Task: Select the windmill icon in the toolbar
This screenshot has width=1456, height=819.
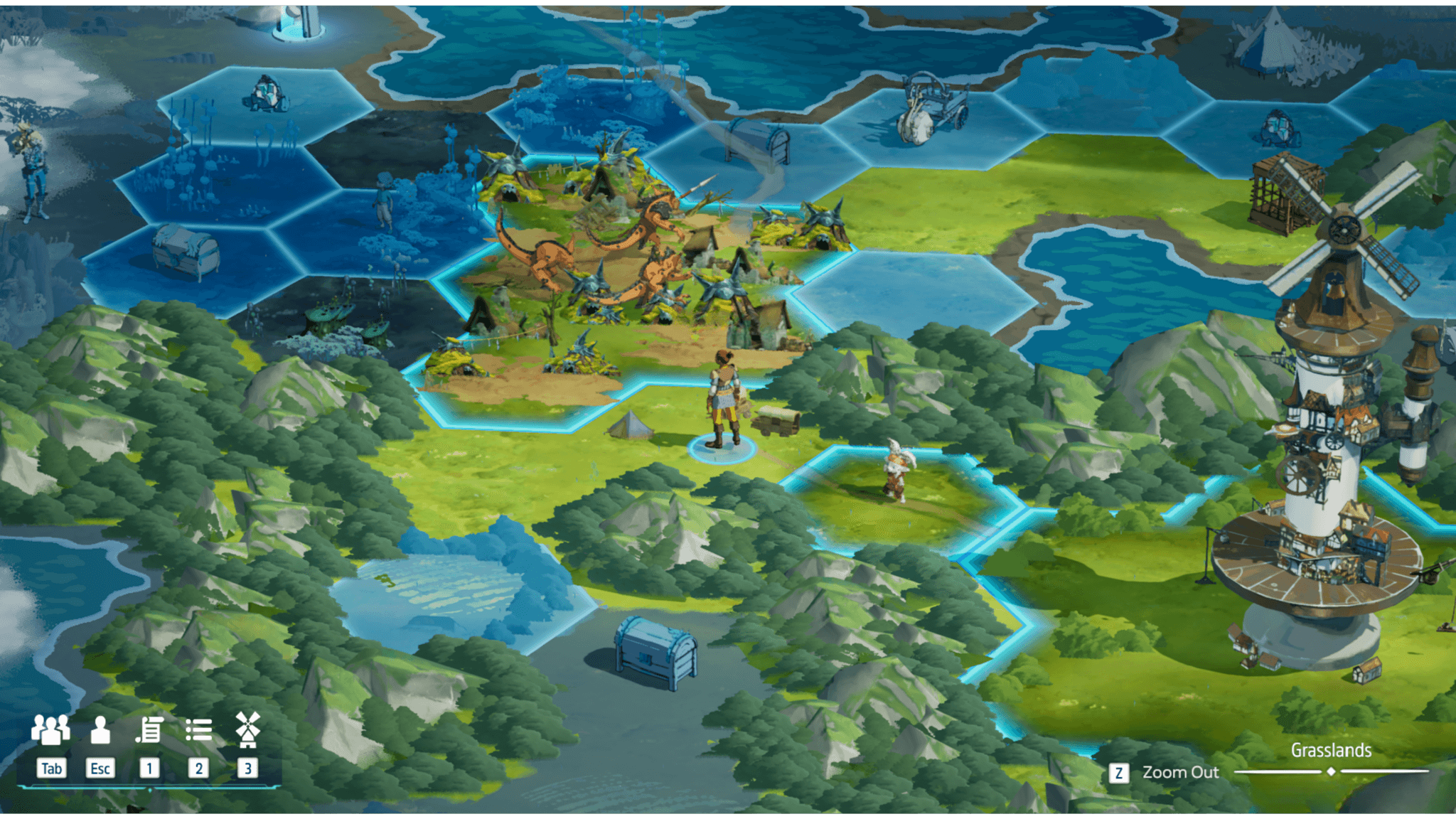Action: coord(247,730)
